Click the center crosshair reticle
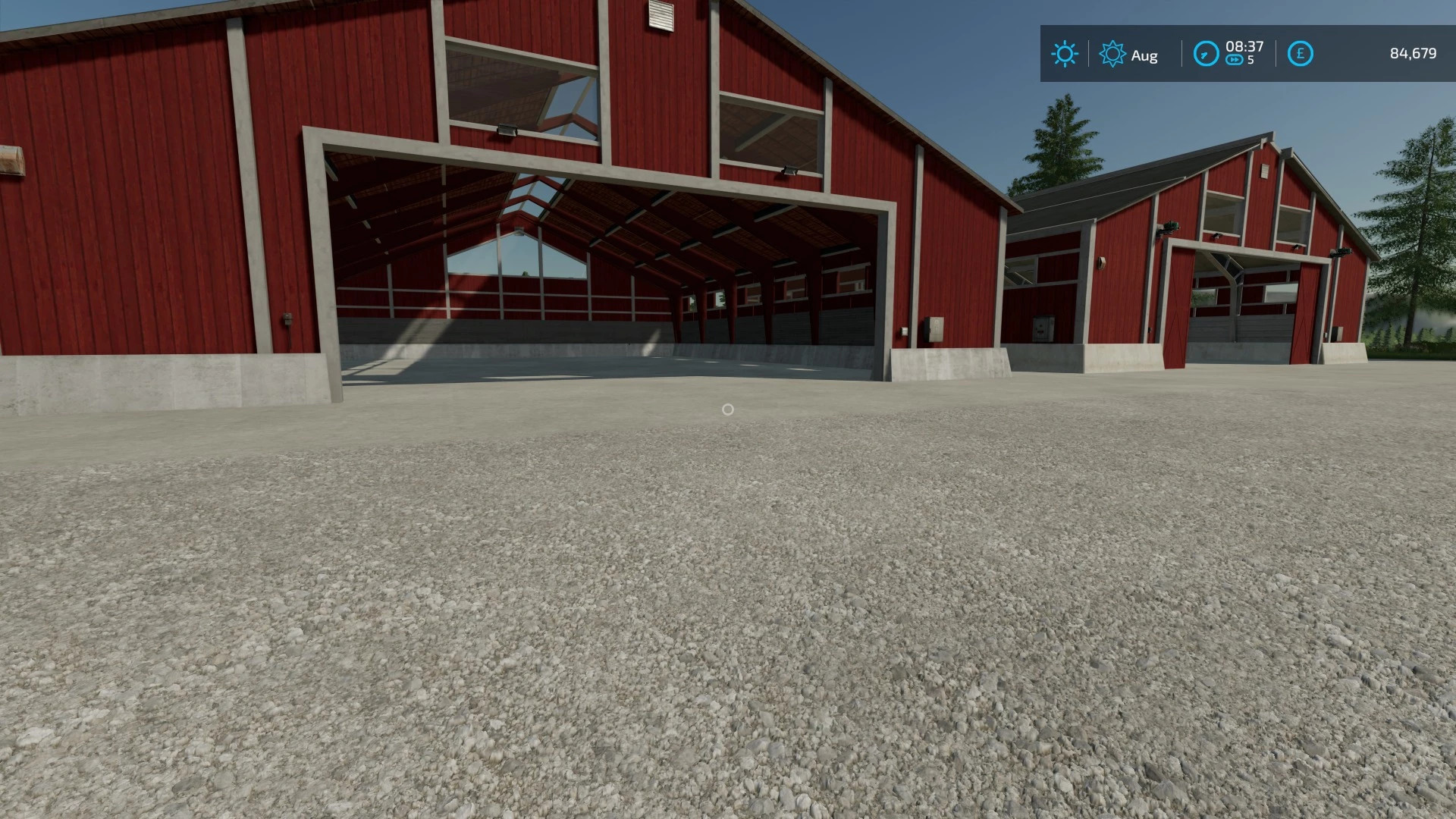This screenshot has width=1456, height=819. (x=729, y=409)
